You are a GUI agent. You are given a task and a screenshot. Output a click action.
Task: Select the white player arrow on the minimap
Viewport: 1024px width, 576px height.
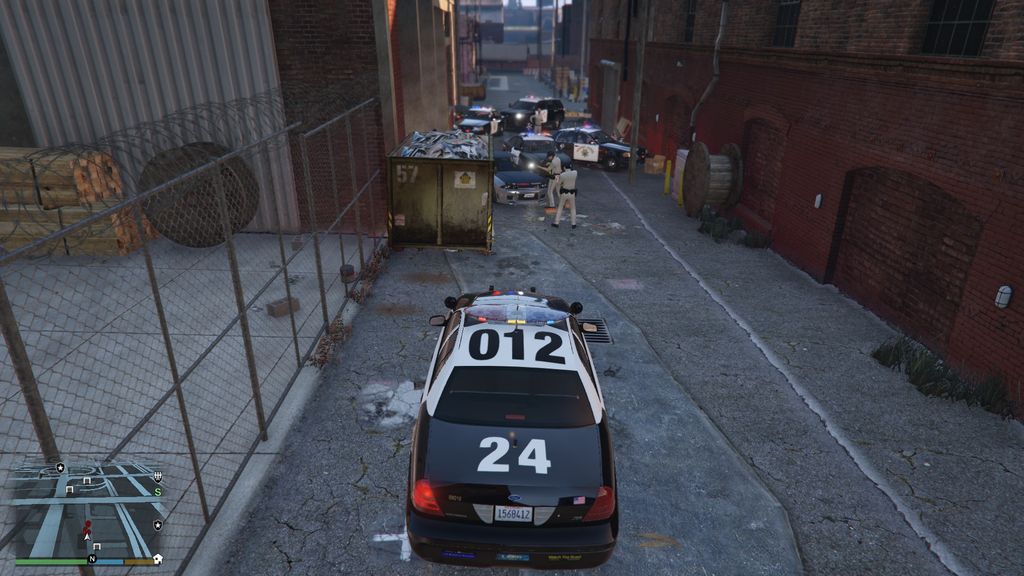(88, 536)
